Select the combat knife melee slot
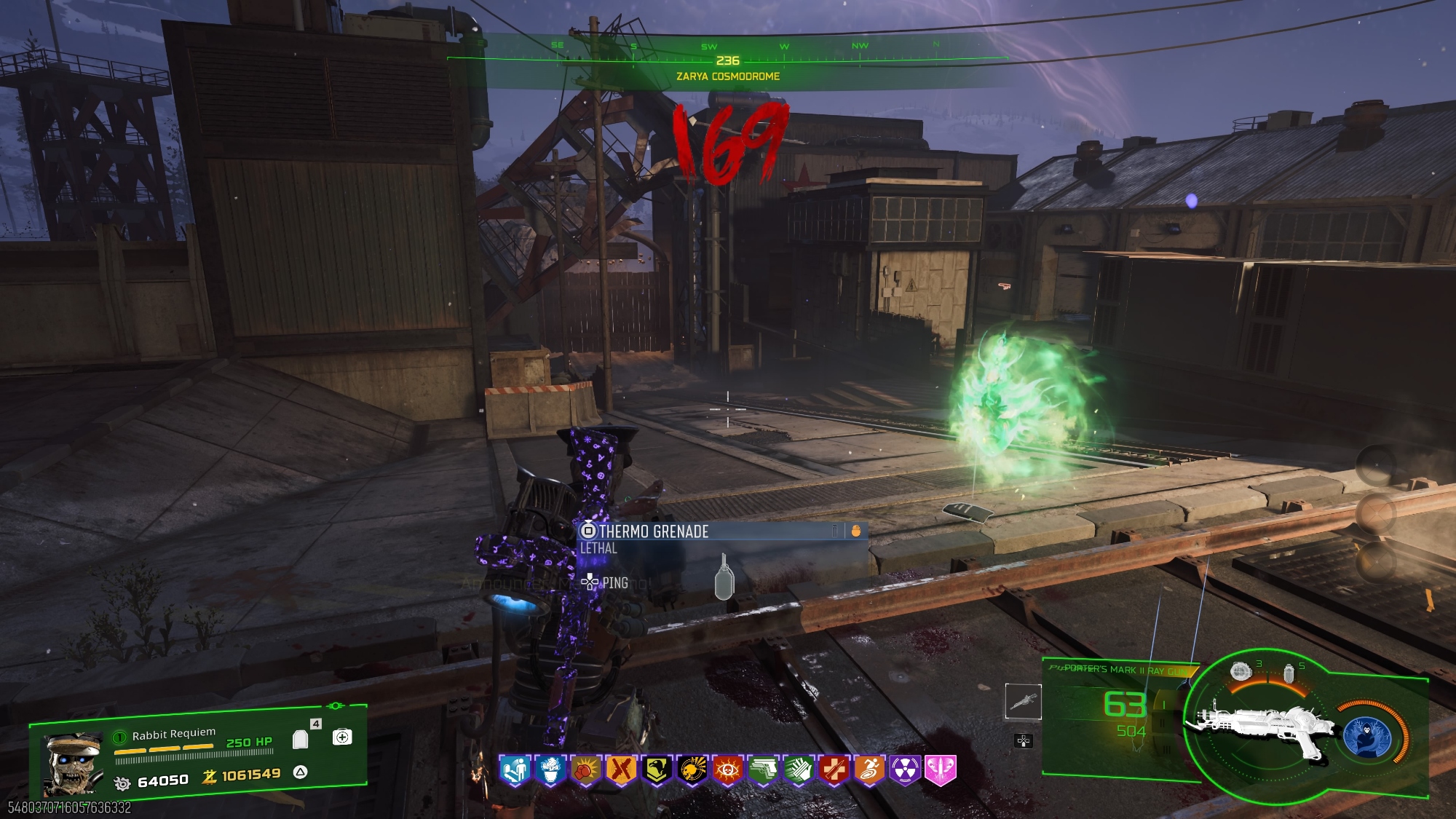 pyautogui.click(x=1023, y=701)
